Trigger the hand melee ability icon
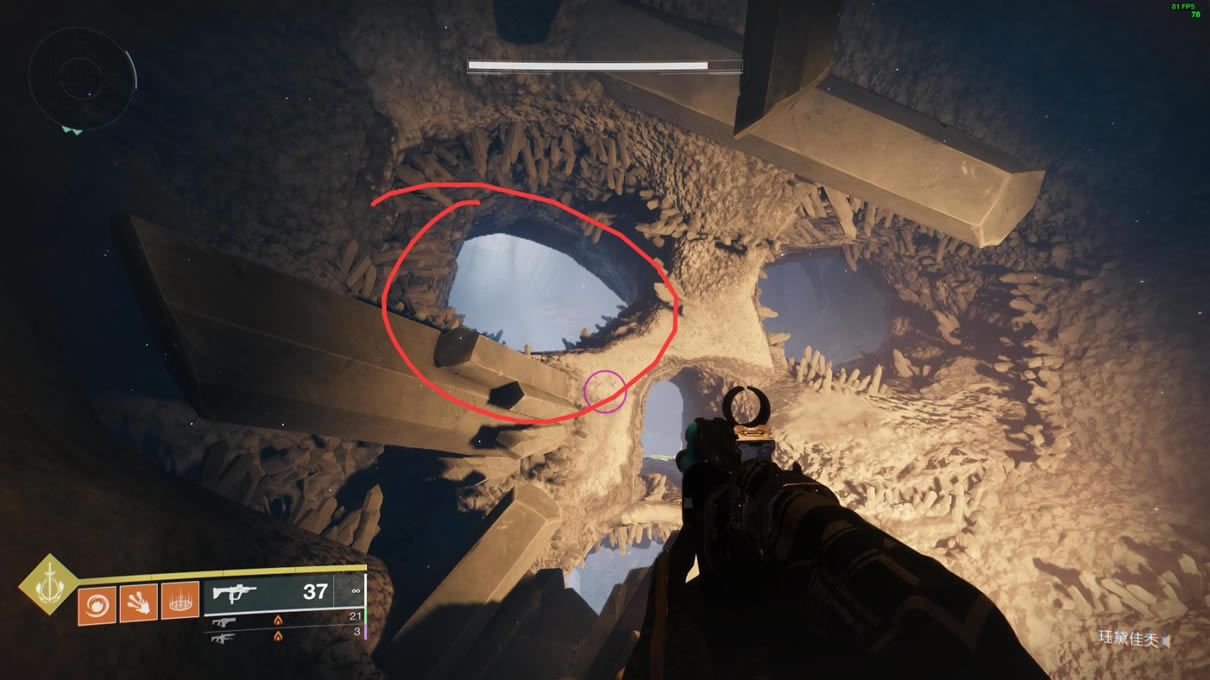 pyautogui.click(x=138, y=603)
